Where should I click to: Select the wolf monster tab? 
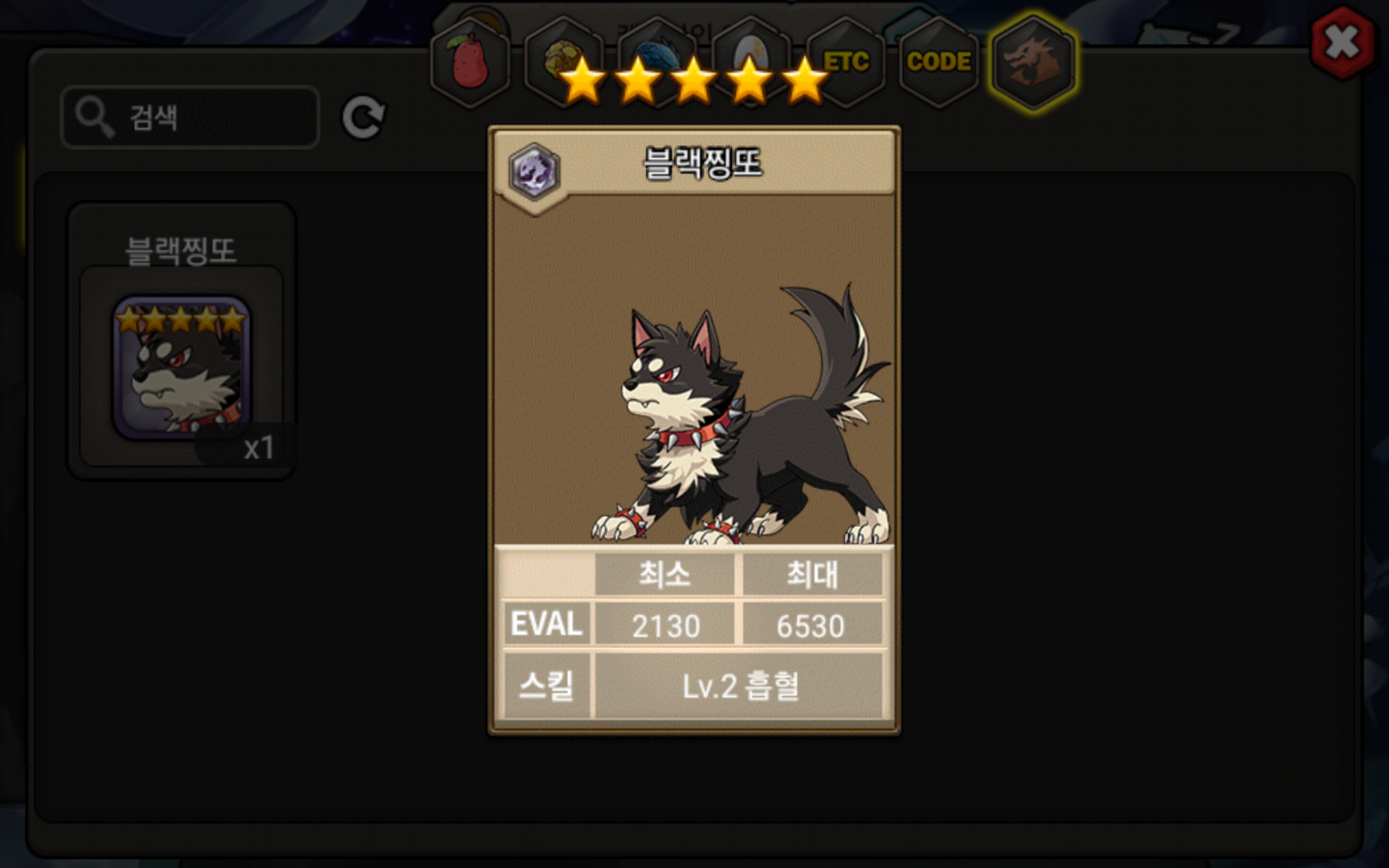pos(1033,62)
